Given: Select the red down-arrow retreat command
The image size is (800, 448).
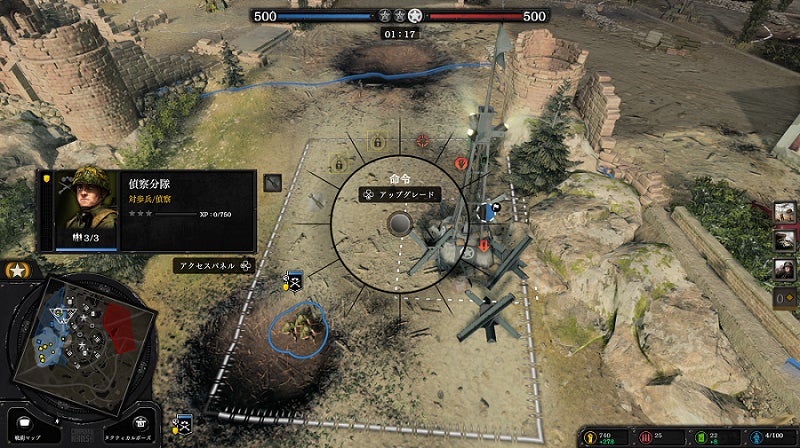Looking at the screenshot, I should [483, 245].
